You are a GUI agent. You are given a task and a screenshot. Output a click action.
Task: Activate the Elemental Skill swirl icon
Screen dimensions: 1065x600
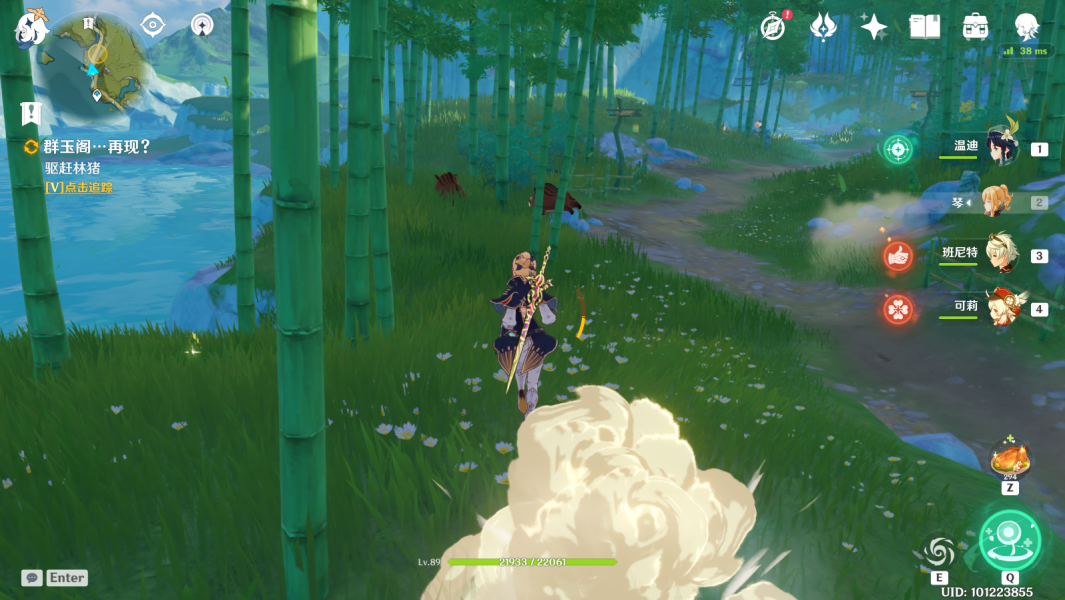pyautogui.click(x=939, y=551)
